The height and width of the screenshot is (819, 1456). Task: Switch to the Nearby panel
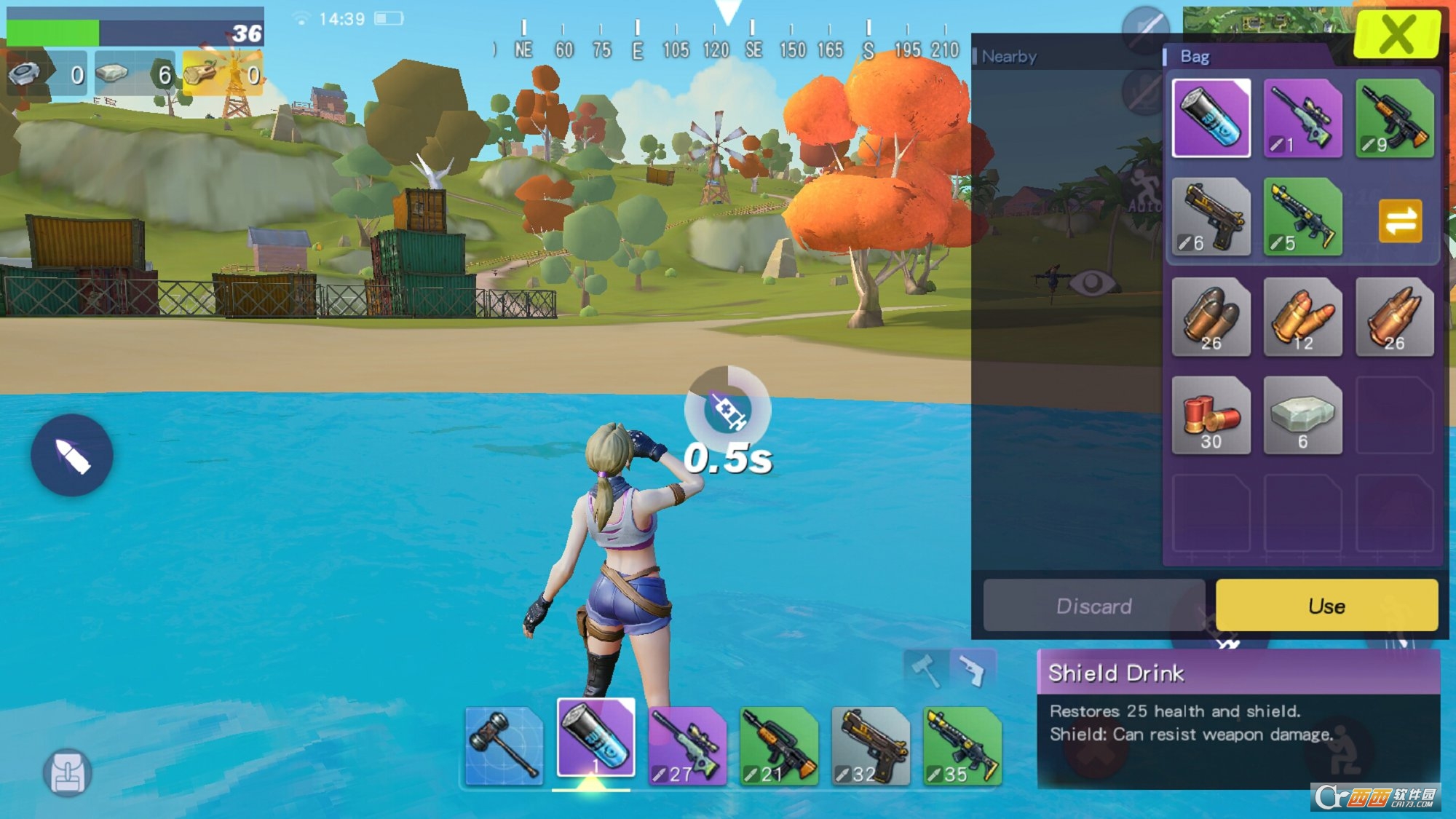(1009, 57)
